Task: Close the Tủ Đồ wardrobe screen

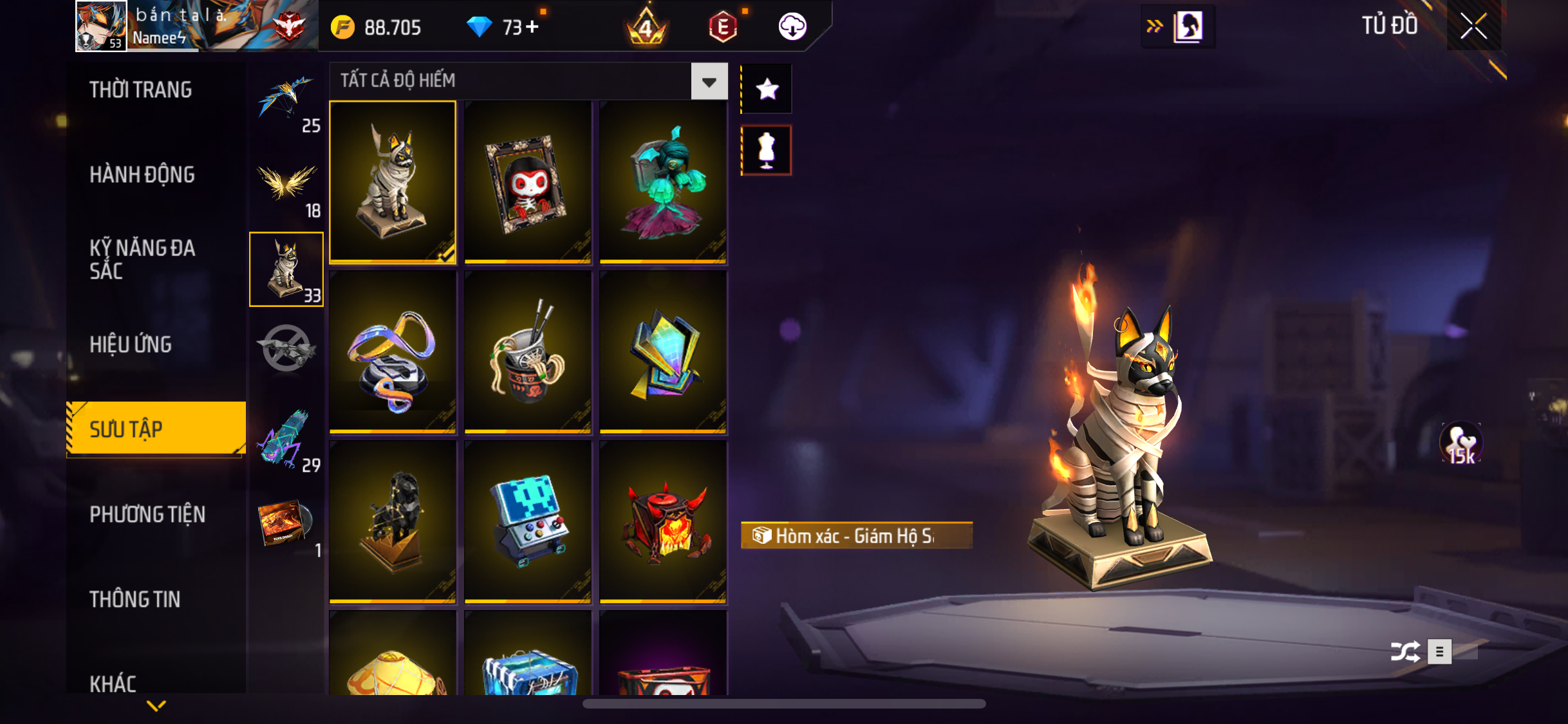Action: pyautogui.click(x=1473, y=26)
